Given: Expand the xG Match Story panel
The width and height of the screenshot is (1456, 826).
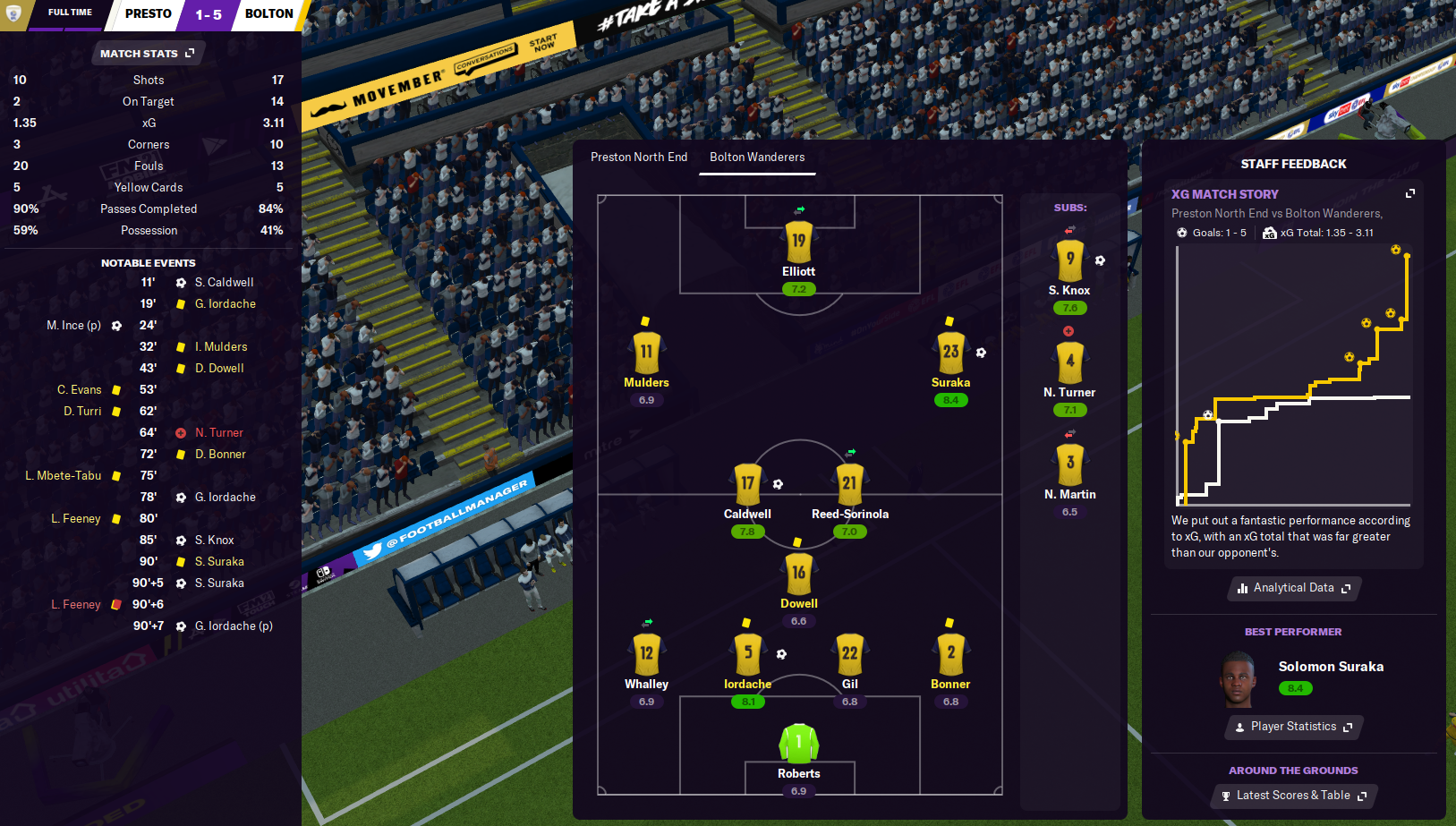Looking at the screenshot, I should point(1410,193).
